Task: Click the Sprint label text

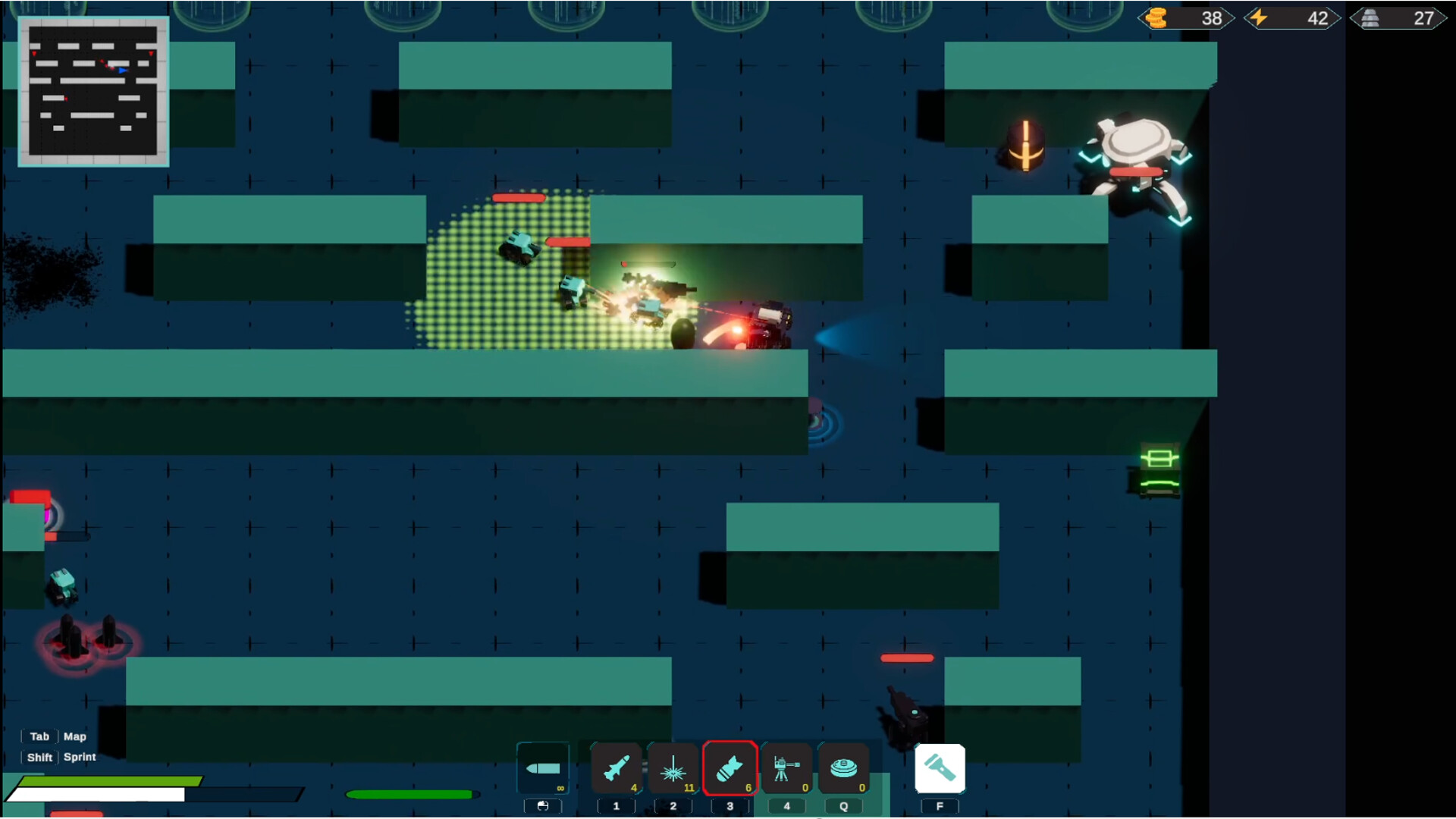Action: [79, 757]
